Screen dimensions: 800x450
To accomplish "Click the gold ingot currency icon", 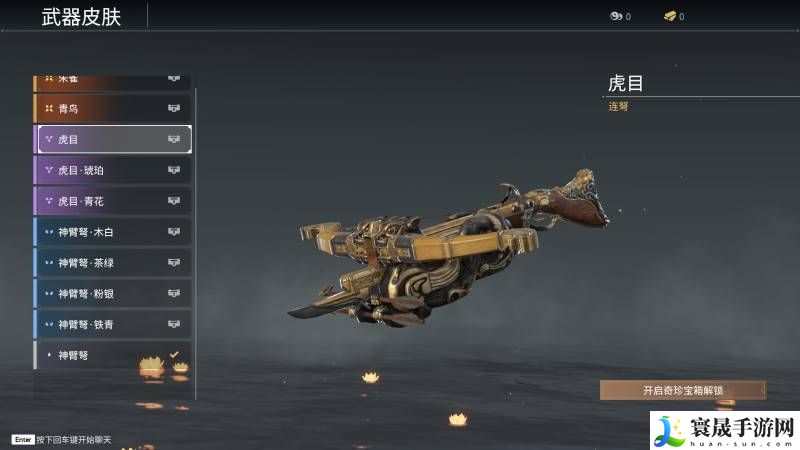I will tap(669, 17).
